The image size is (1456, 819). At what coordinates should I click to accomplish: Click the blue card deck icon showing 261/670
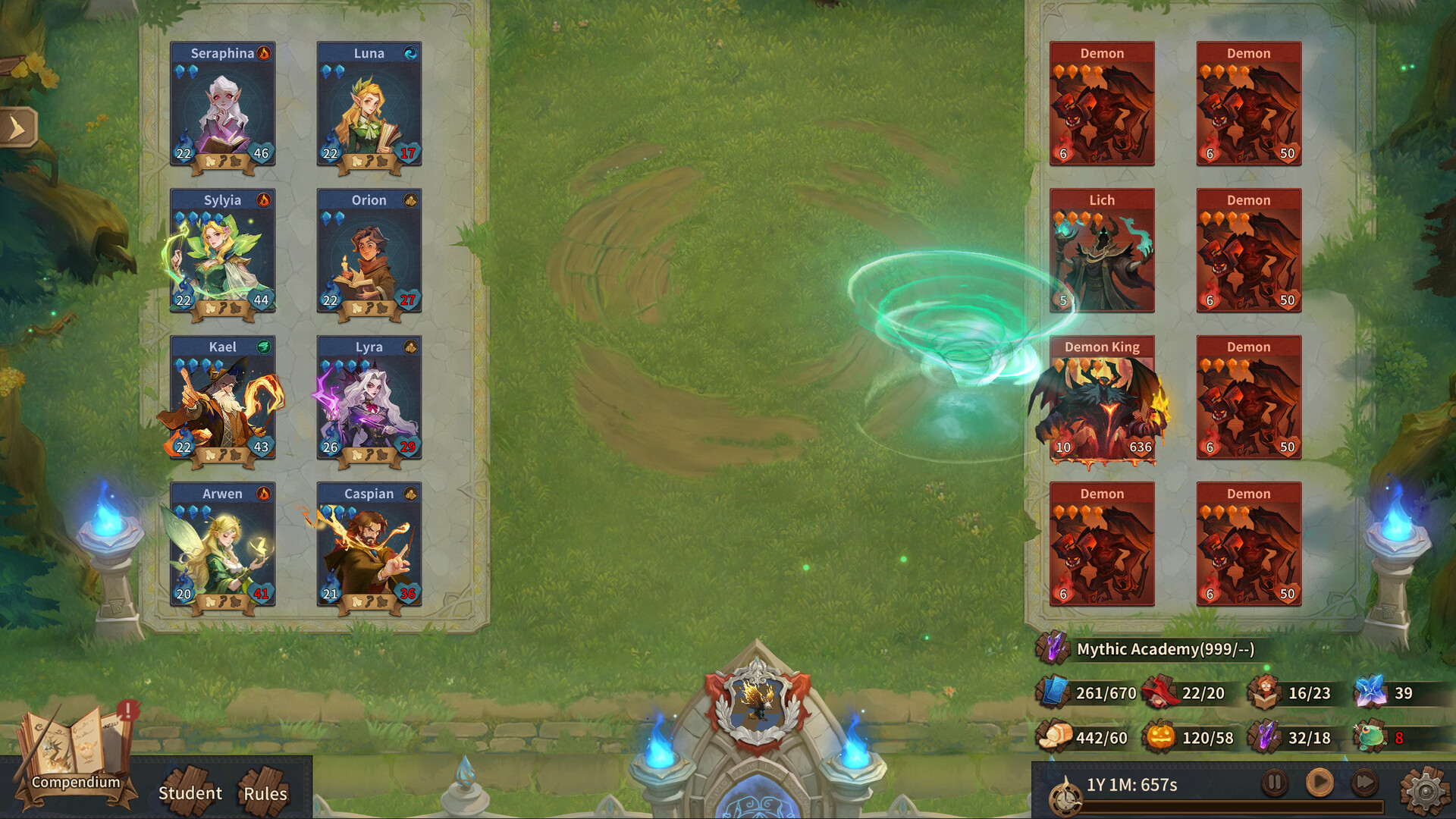(1053, 693)
